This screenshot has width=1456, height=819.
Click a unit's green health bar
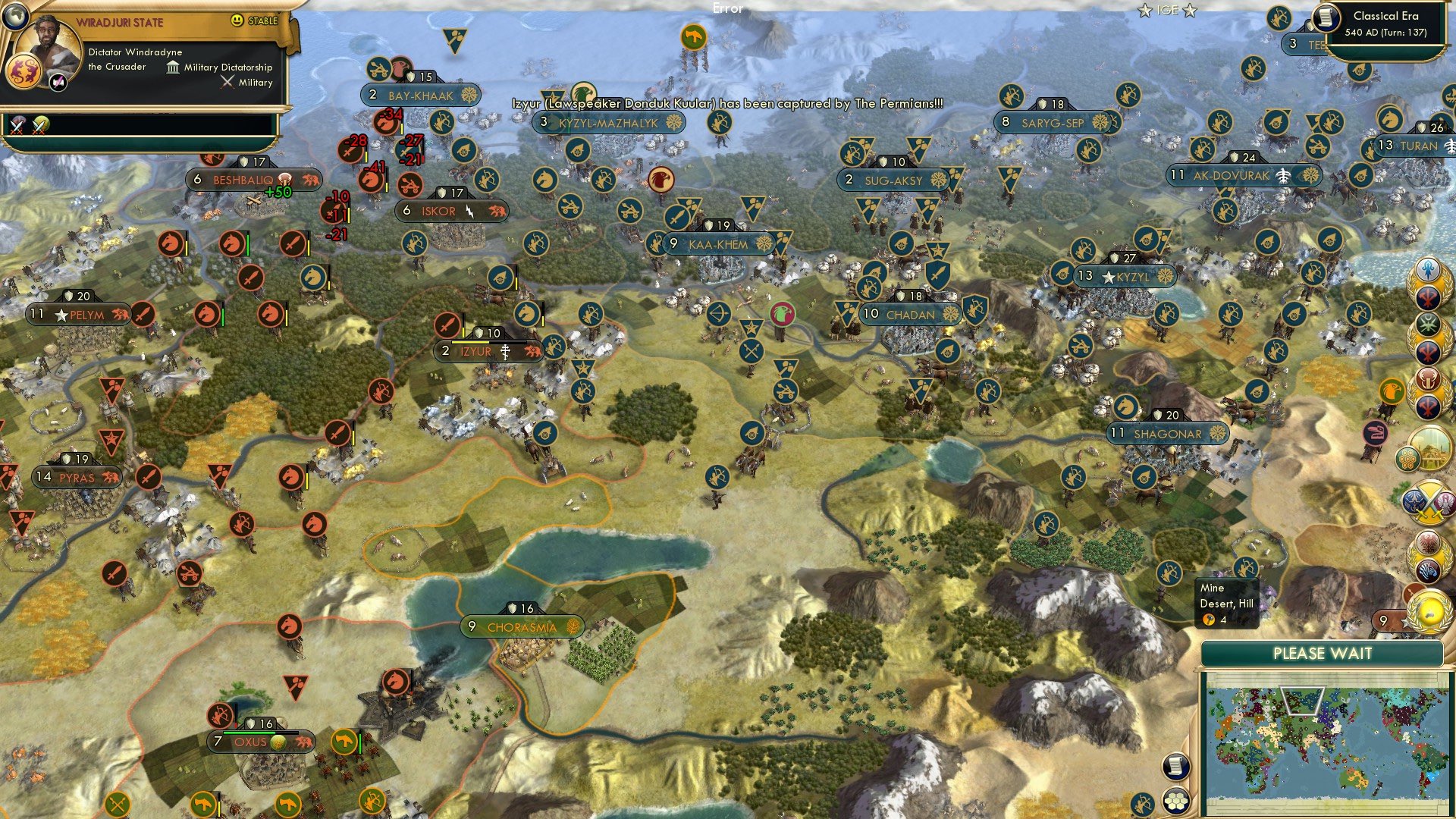[248, 245]
